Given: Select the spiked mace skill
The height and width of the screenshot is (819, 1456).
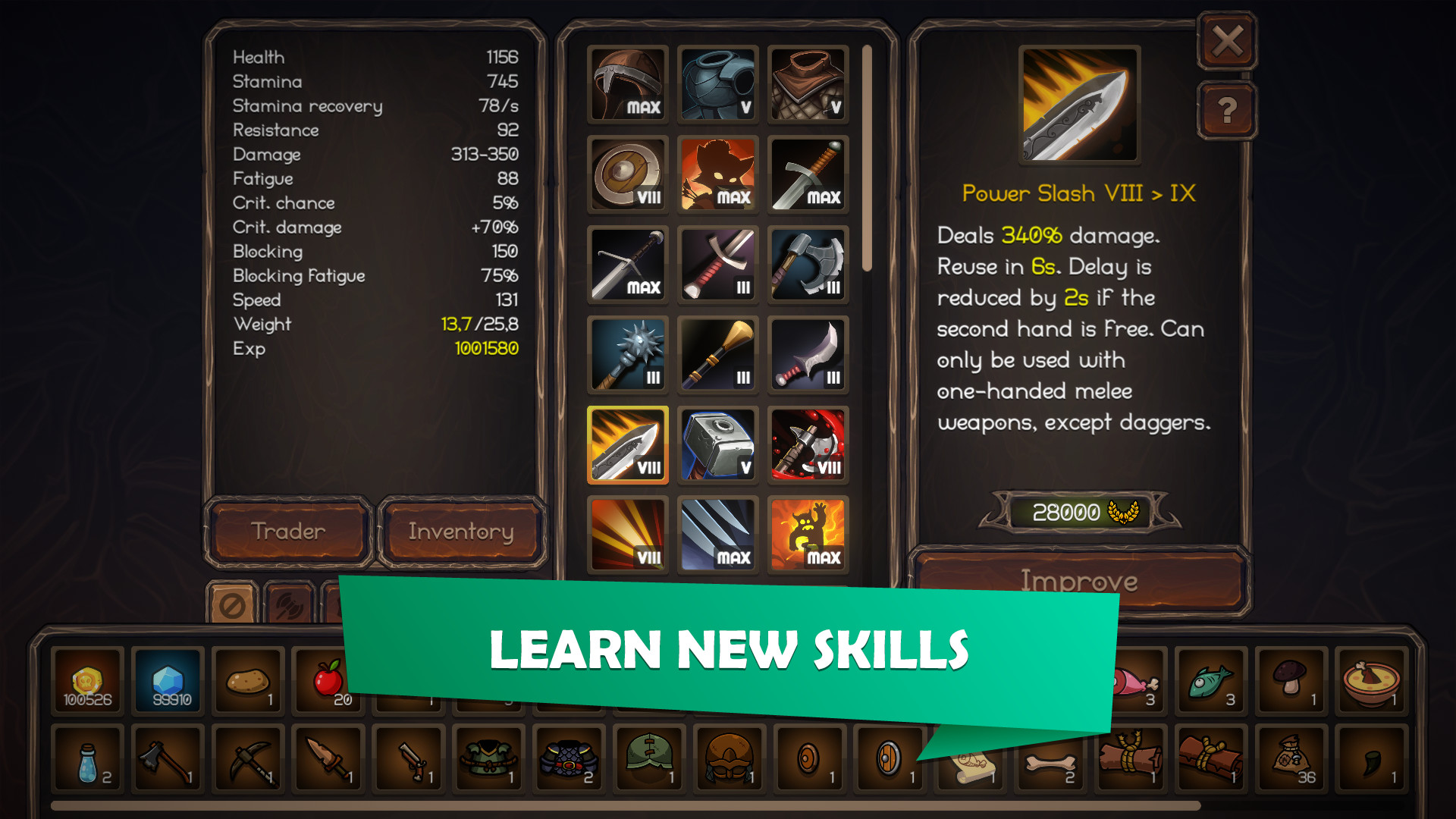Looking at the screenshot, I should click(627, 353).
